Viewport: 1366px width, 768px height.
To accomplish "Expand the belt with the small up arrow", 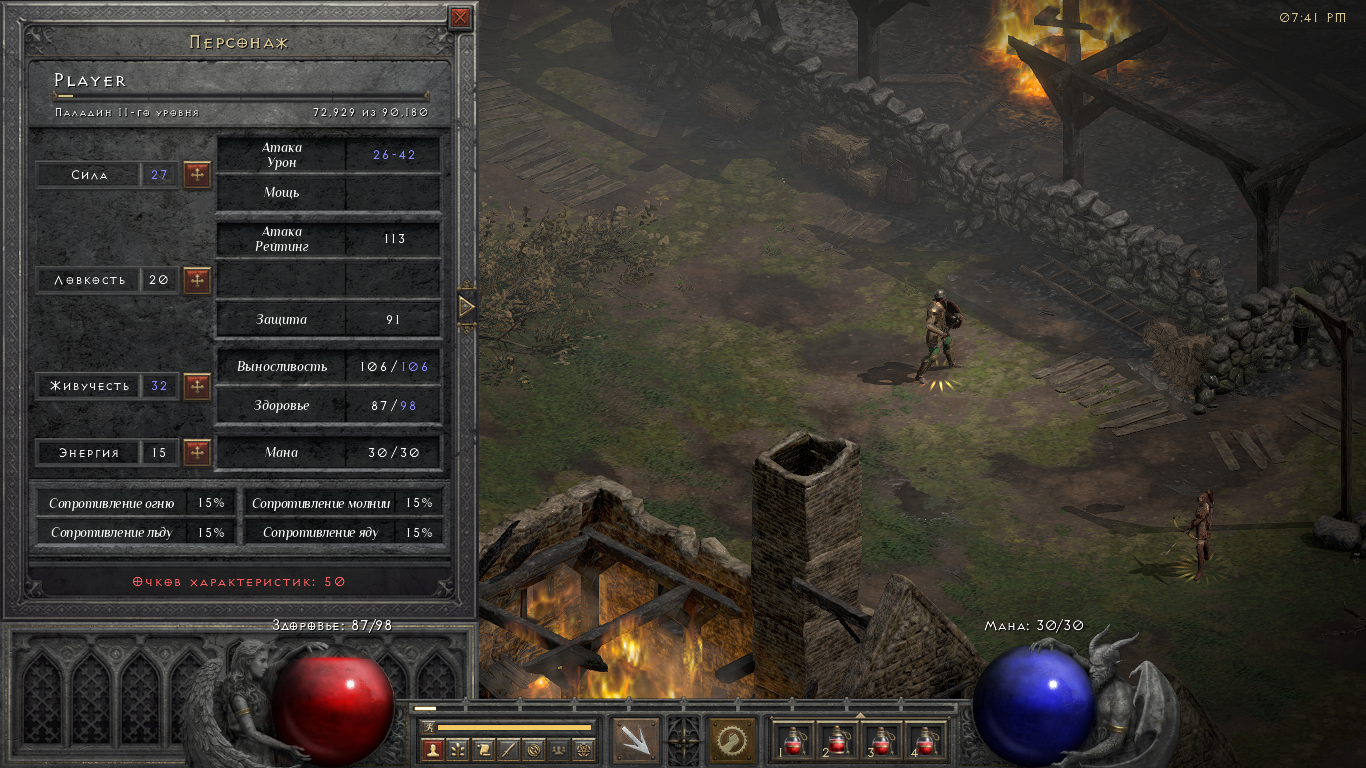I will 860,715.
